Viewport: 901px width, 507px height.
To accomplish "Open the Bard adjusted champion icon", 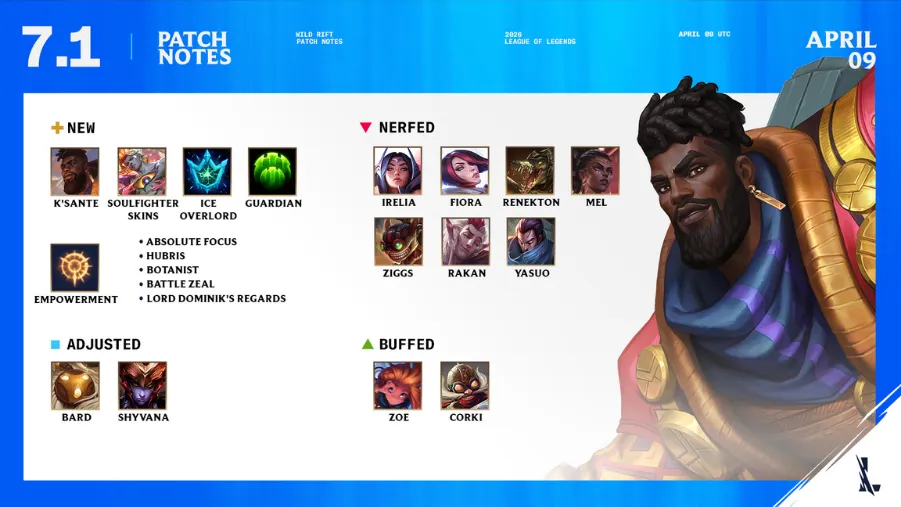I will (75, 386).
